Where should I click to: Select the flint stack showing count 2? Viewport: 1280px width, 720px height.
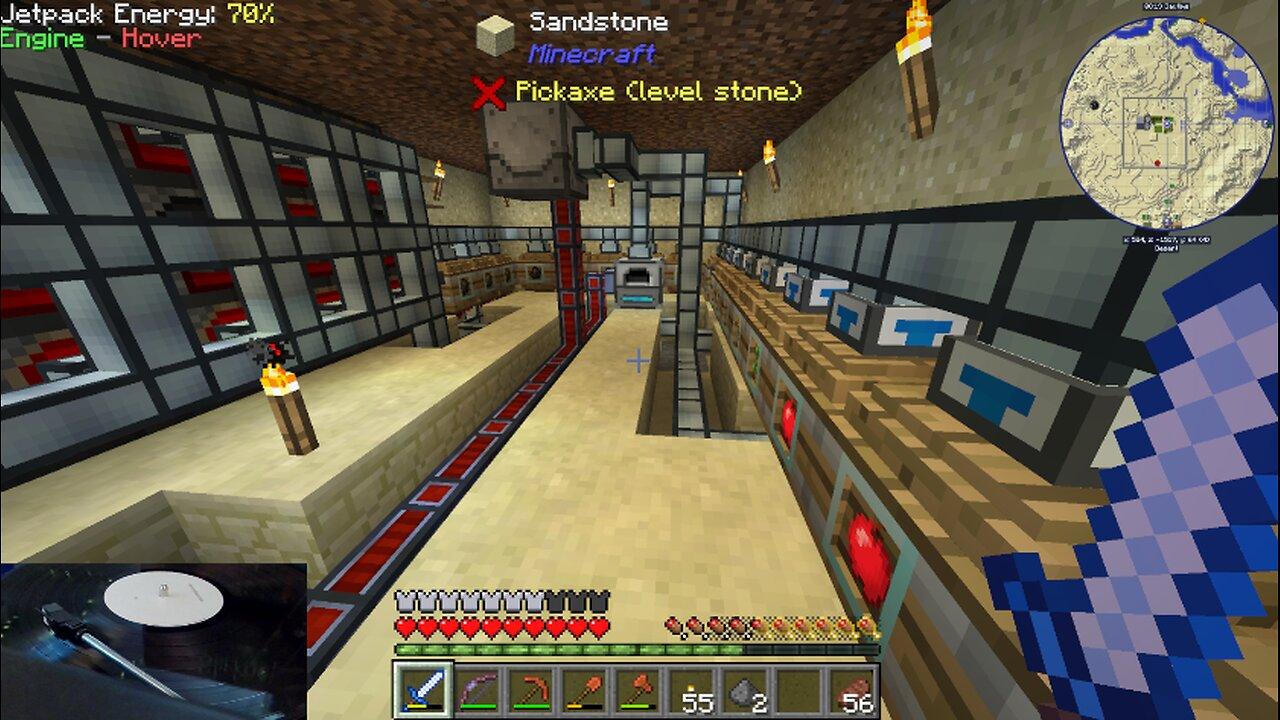click(x=748, y=690)
